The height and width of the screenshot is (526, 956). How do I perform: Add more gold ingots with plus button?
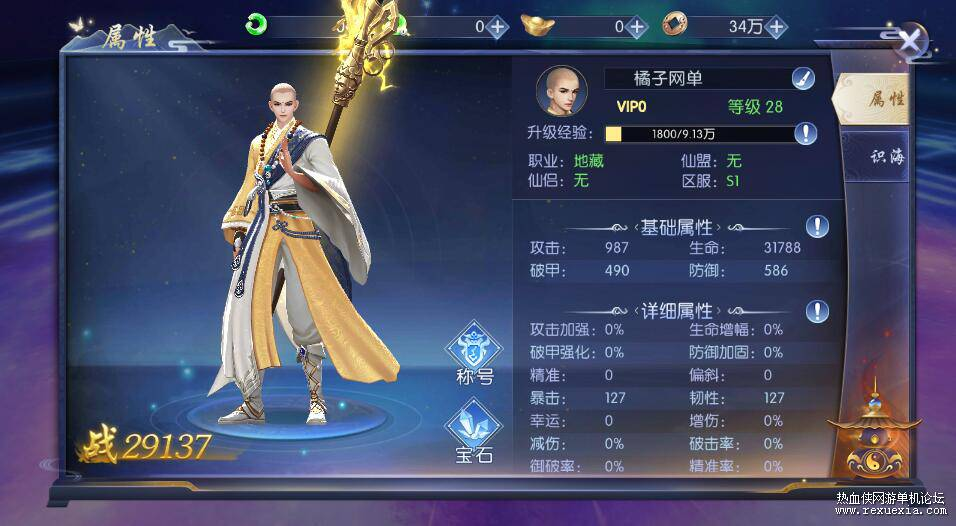(637, 27)
